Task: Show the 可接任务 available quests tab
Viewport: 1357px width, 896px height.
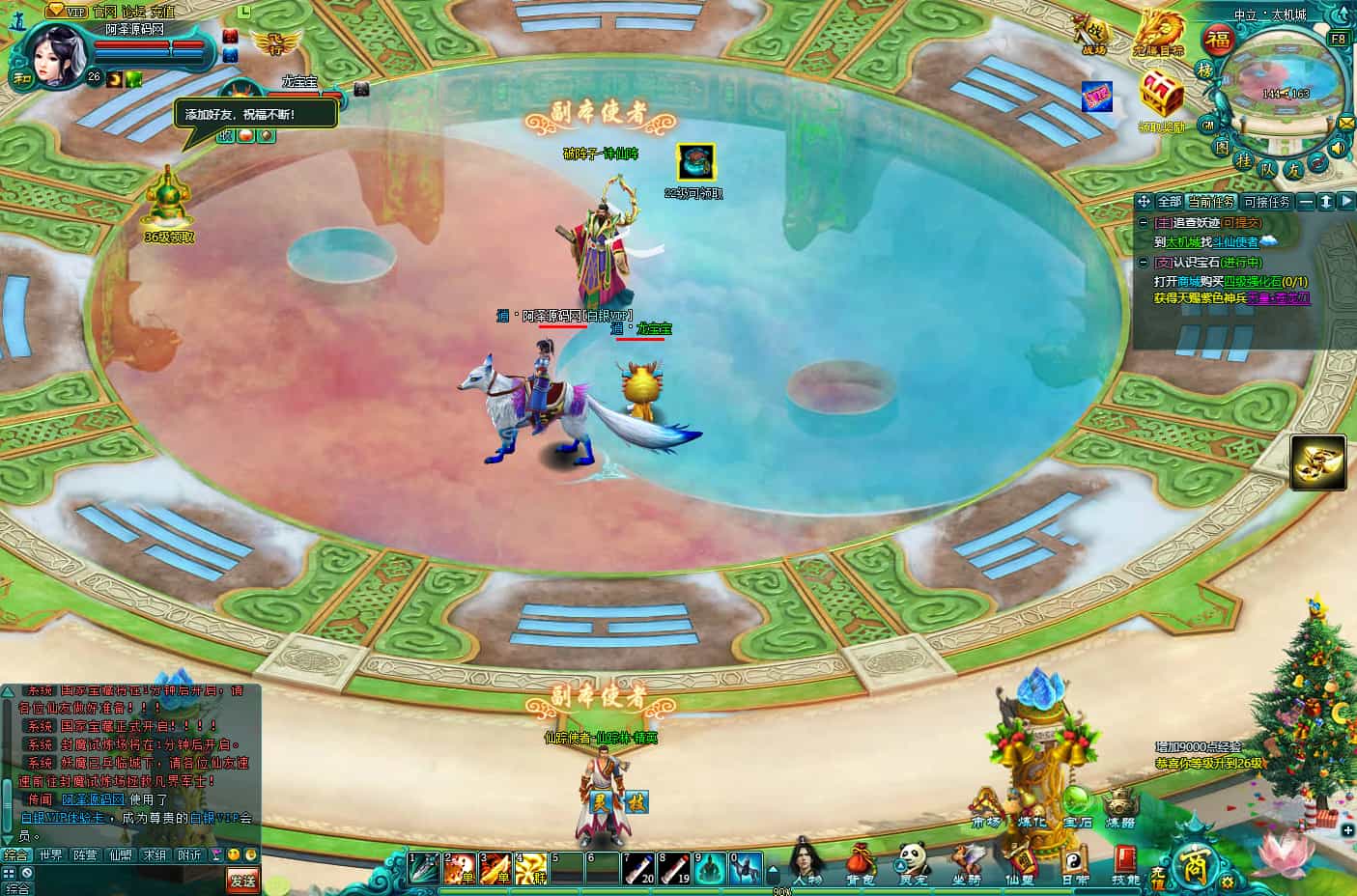Action: tap(1266, 202)
